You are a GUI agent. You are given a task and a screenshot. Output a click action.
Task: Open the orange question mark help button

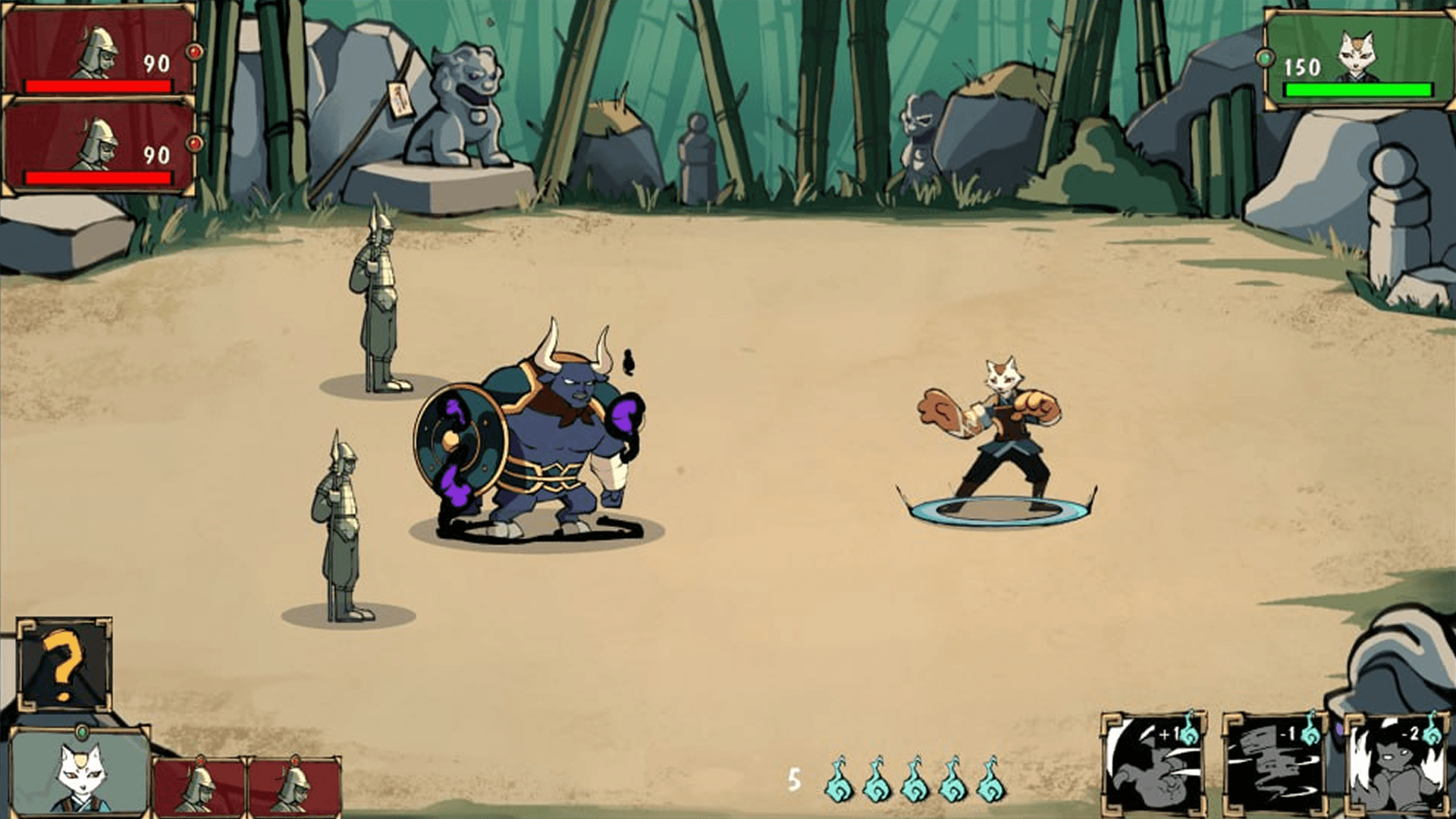[x=64, y=665]
